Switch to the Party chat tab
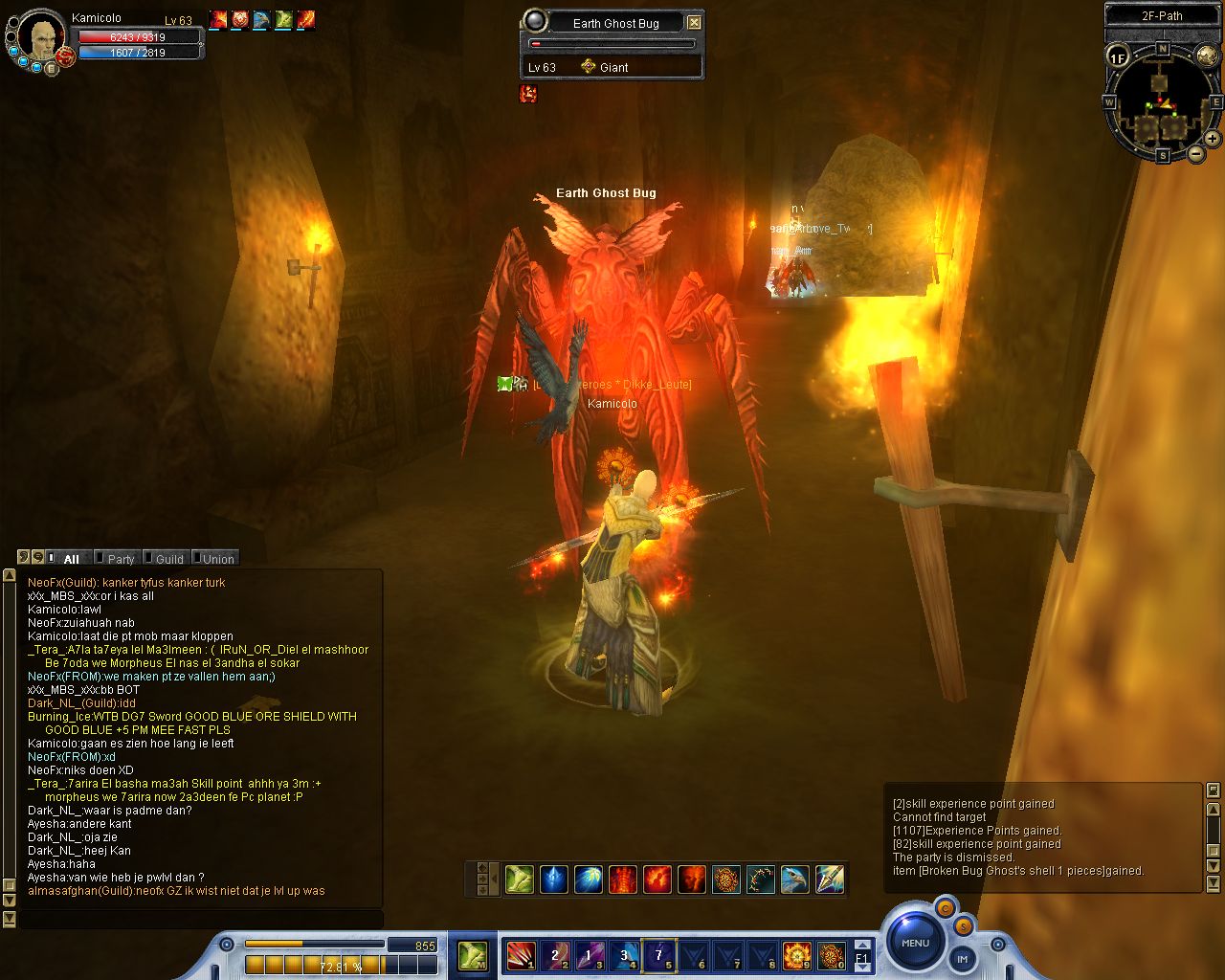Image resolution: width=1225 pixels, height=980 pixels. [120, 559]
